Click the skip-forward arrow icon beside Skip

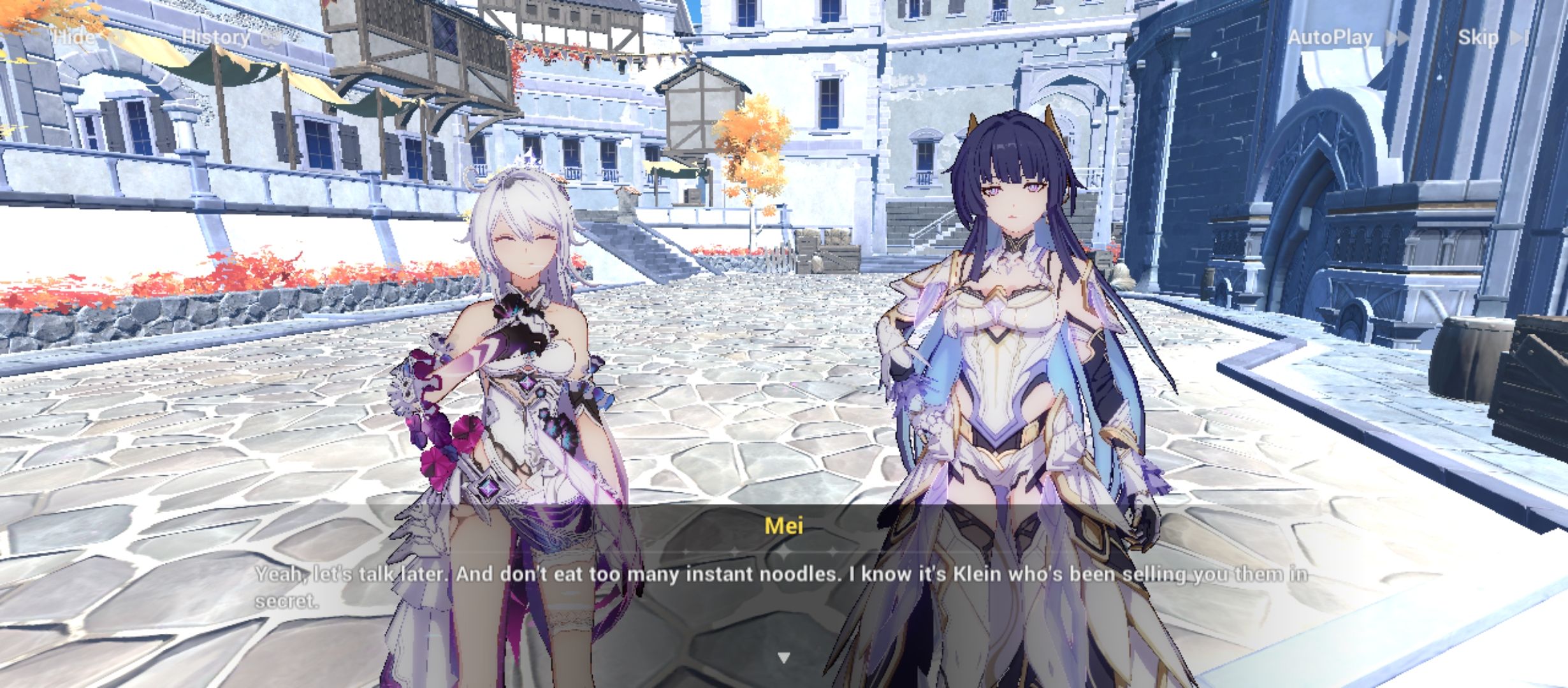click(1531, 37)
